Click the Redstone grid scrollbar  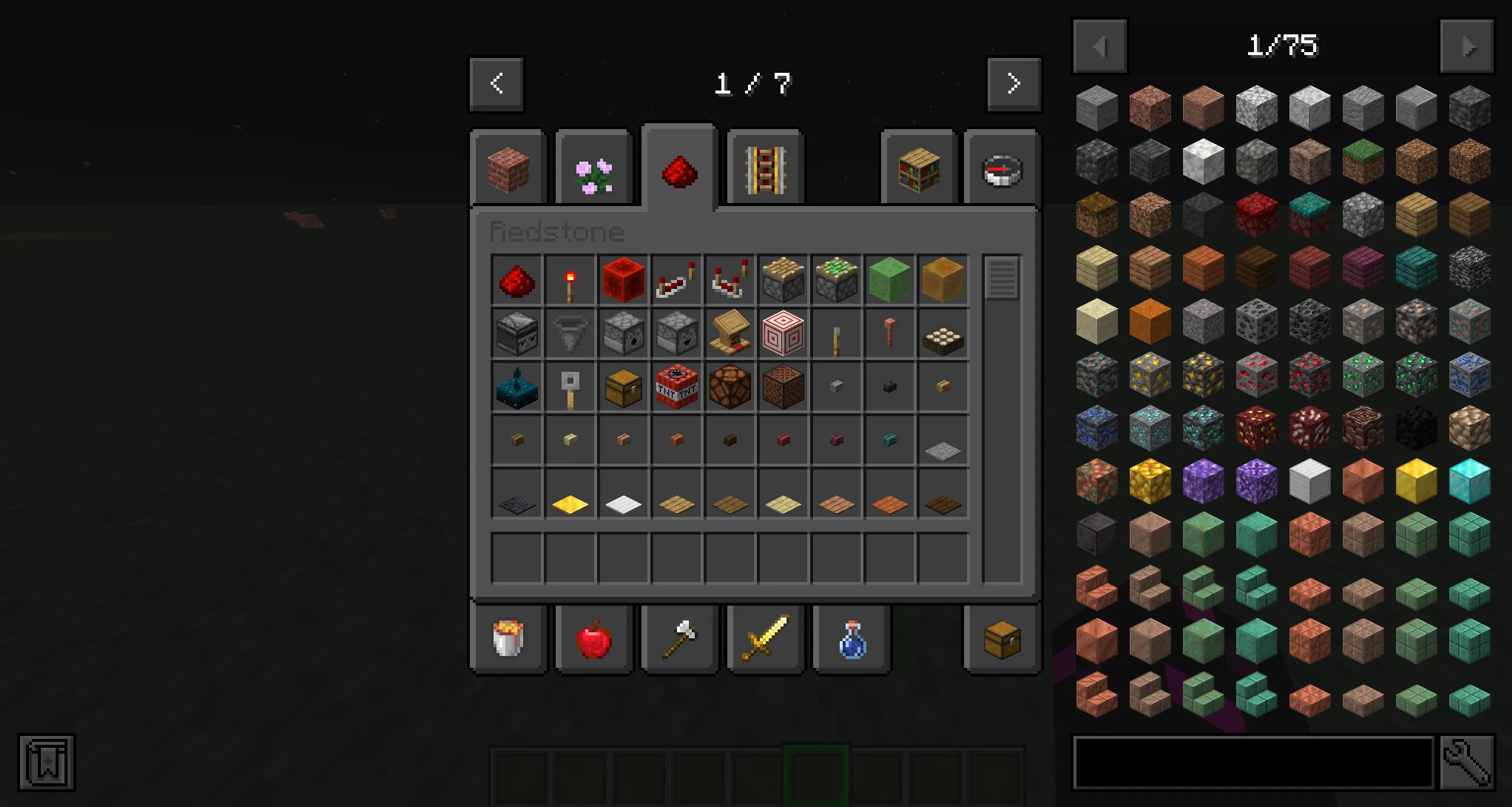(1001, 278)
